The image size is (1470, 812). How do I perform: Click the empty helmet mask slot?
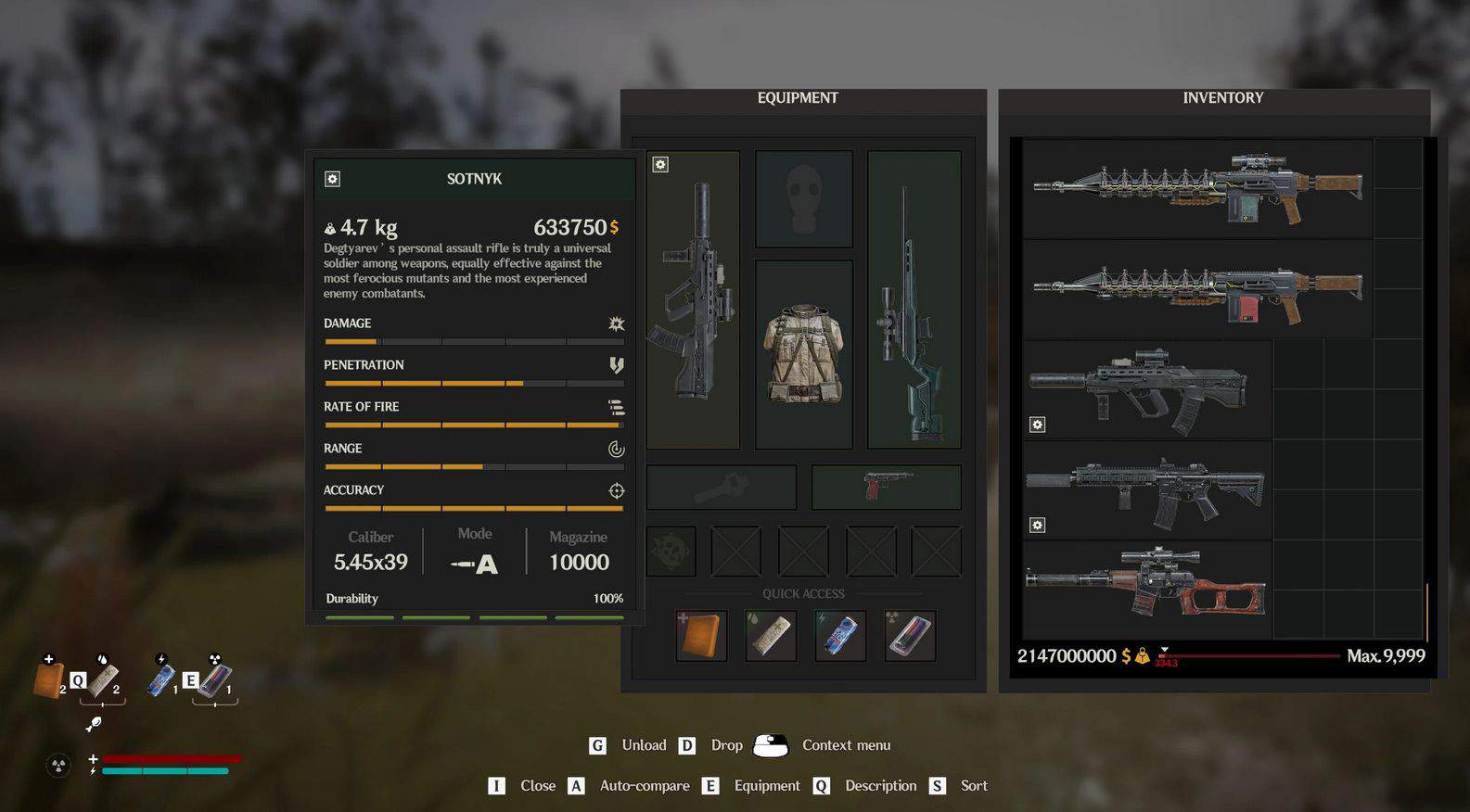coord(803,199)
